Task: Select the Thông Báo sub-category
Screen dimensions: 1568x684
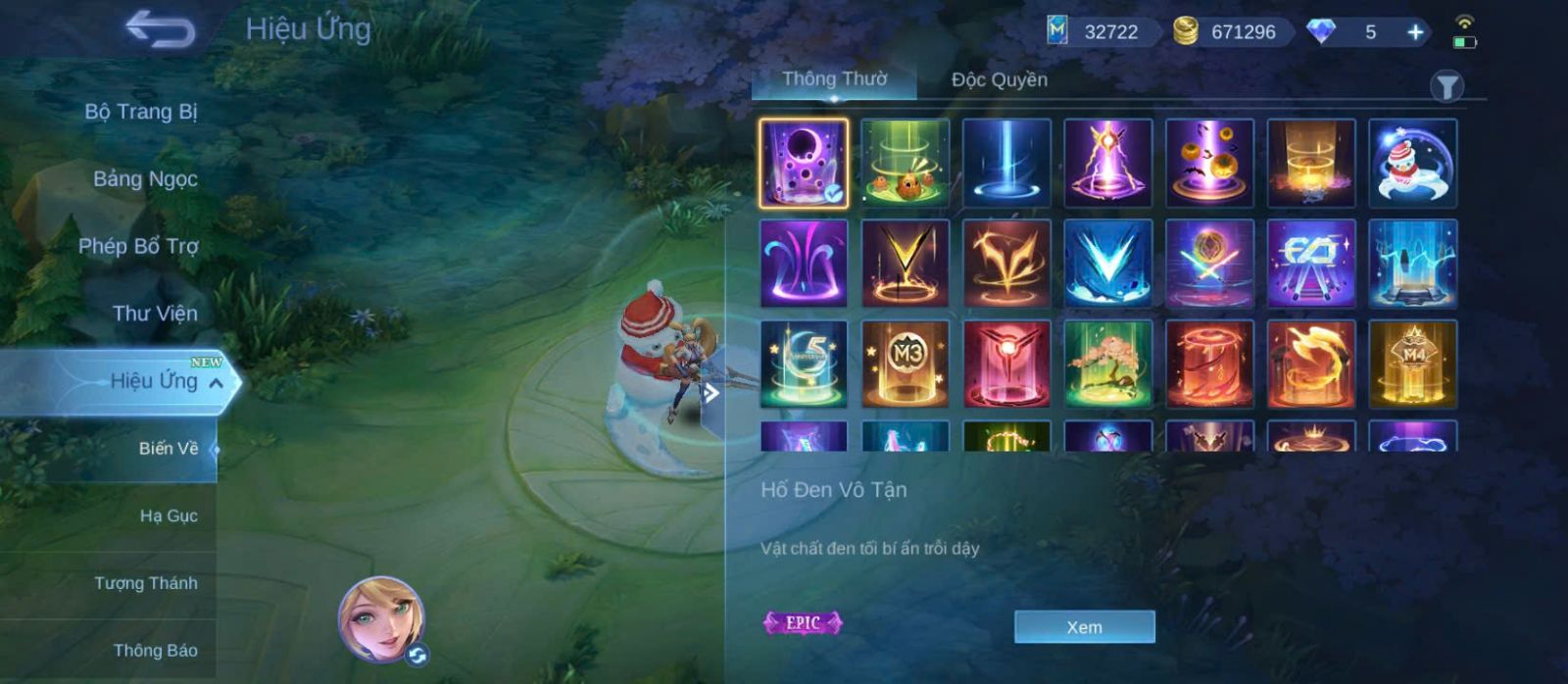Action: tap(155, 651)
